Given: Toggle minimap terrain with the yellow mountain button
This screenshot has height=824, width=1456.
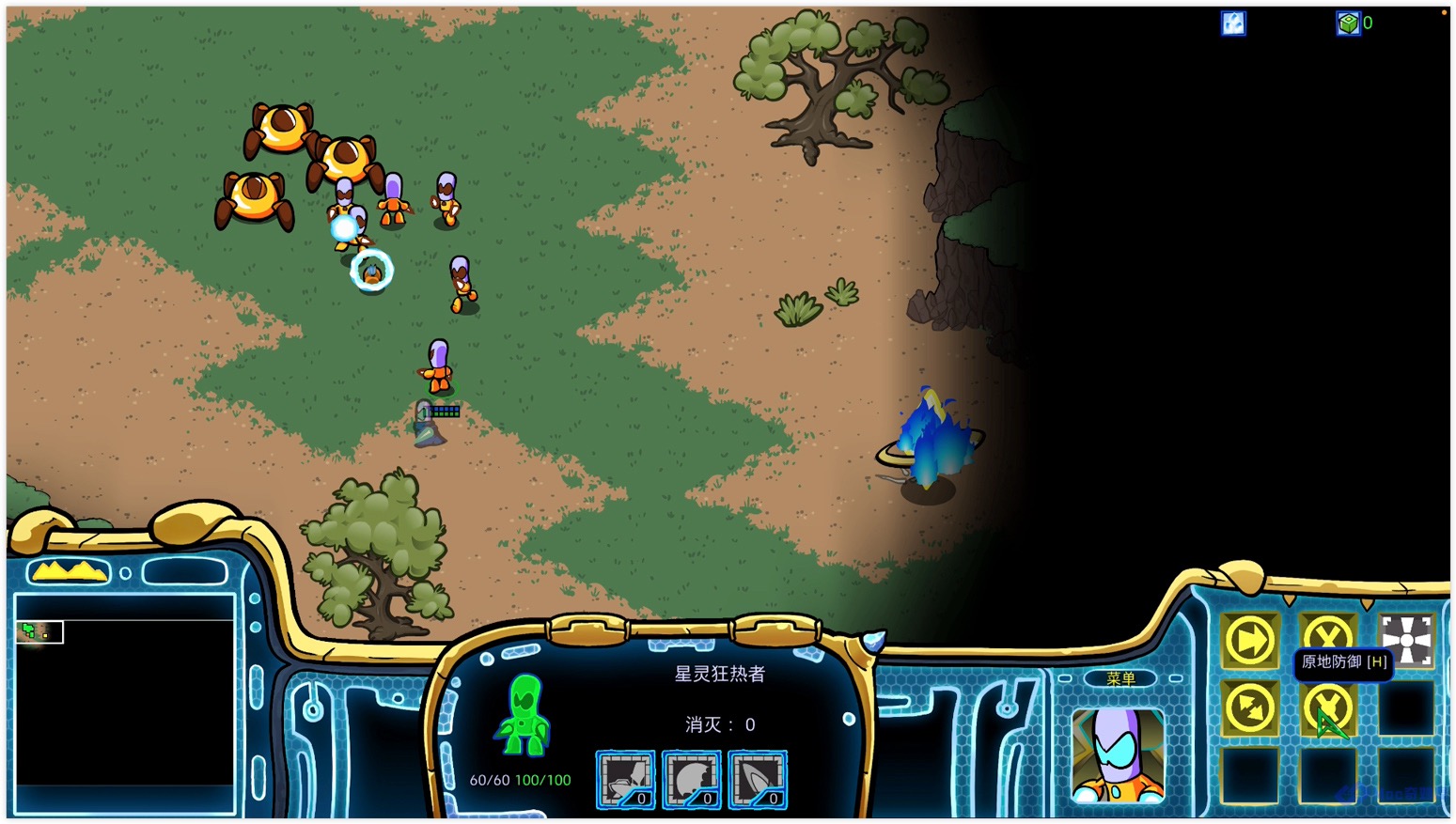Looking at the screenshot, I should 68,571.
